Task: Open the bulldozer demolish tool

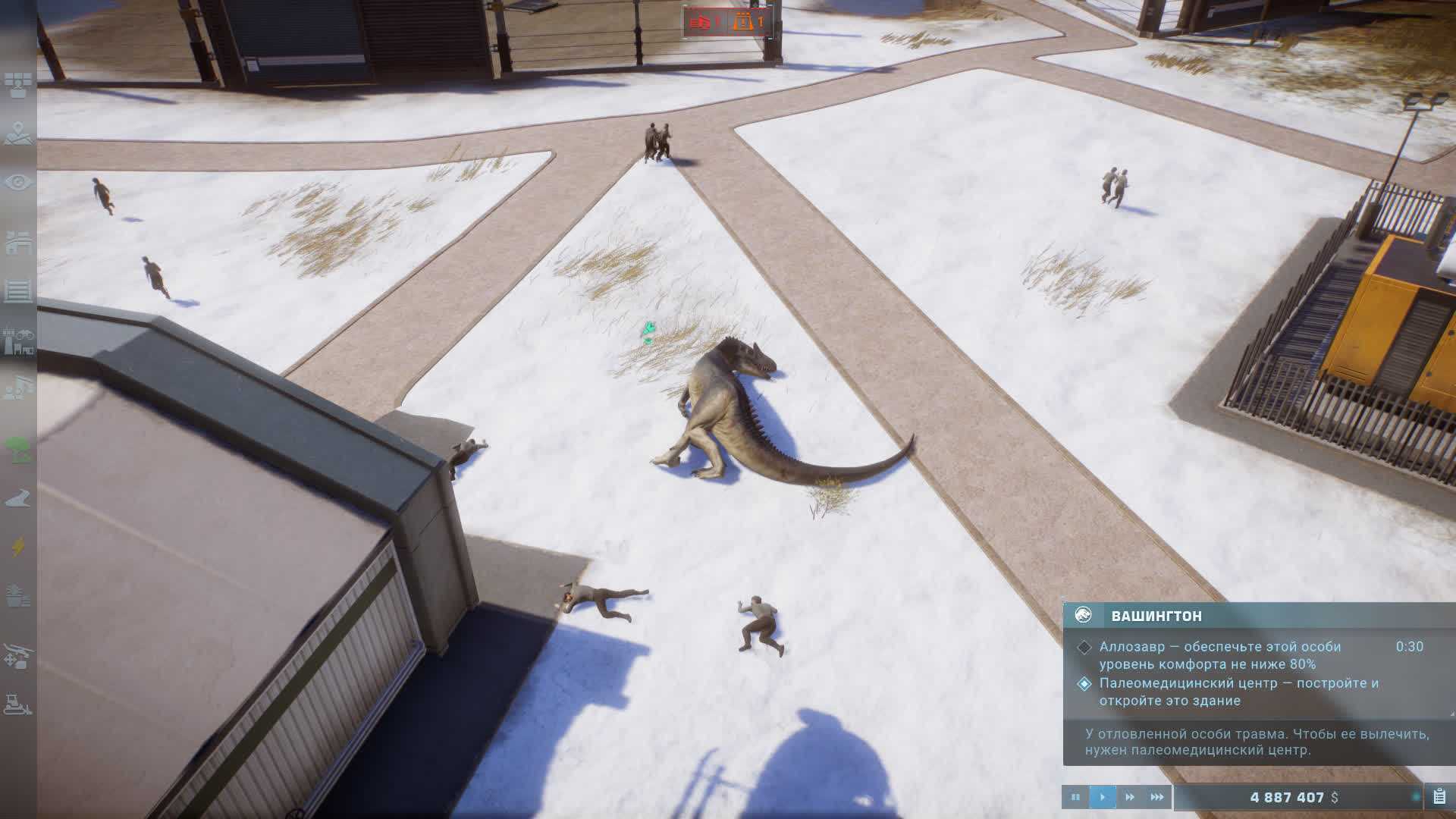Action: click(x=18, y=705)
